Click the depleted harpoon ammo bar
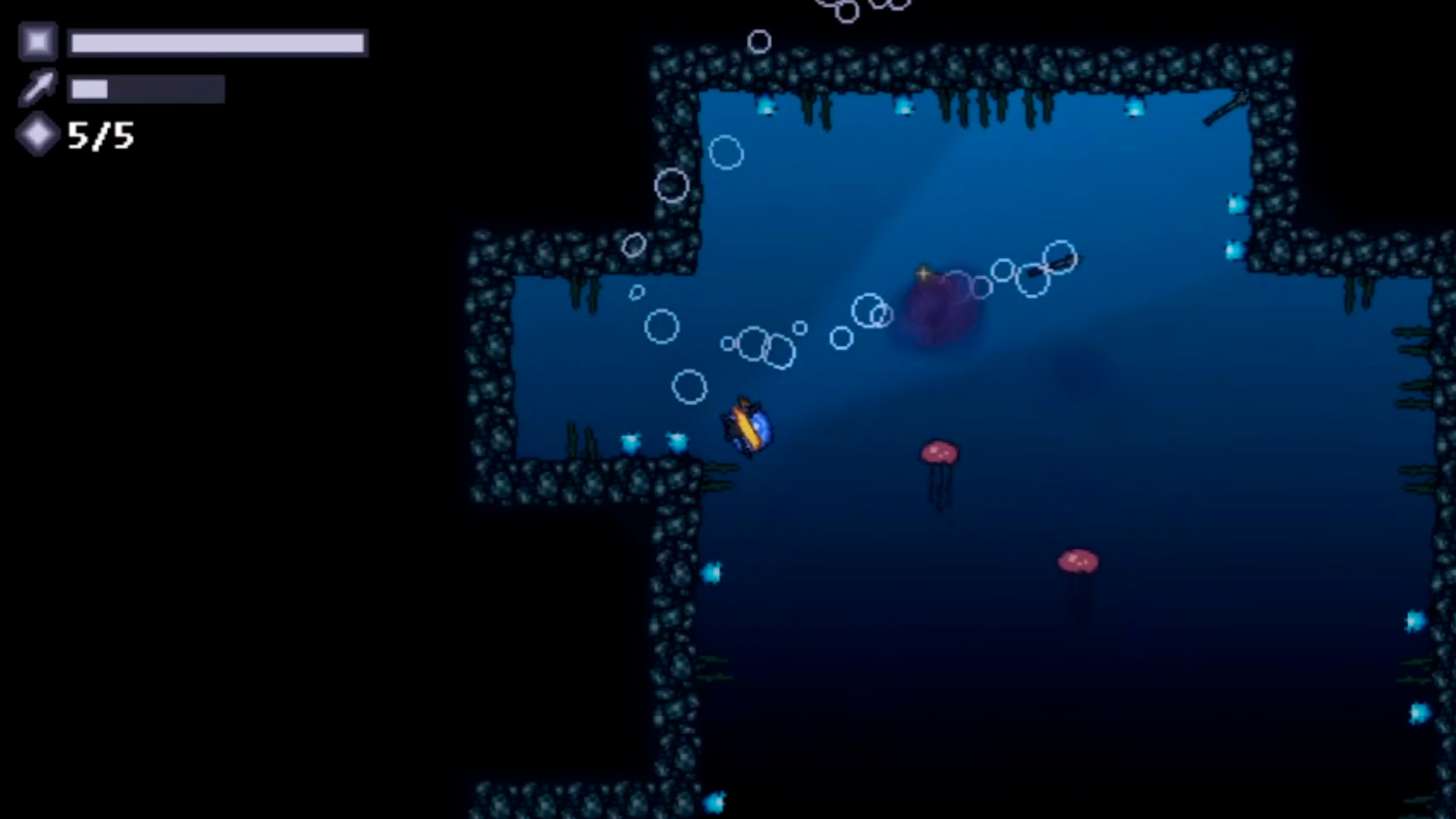This screenshot has width=1456, height=819. coord(146,88)
